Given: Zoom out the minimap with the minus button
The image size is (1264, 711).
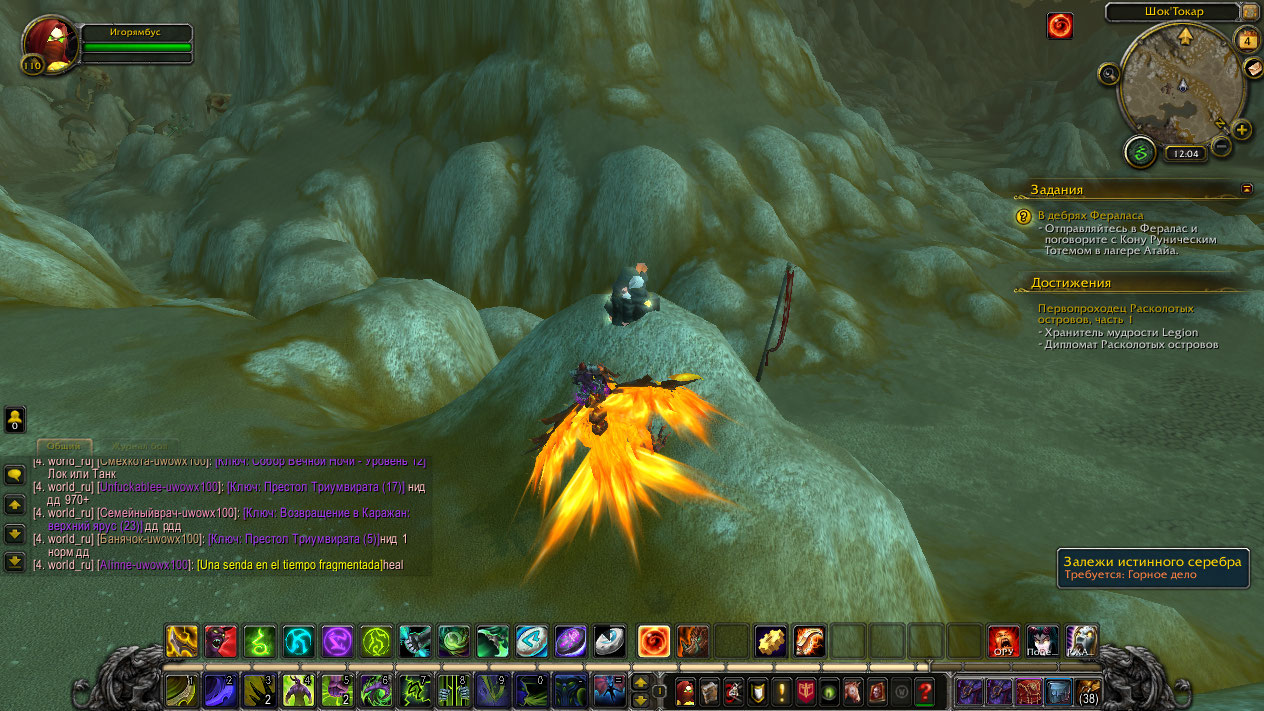Looking at the screenshot, I should coord(1220,147).
